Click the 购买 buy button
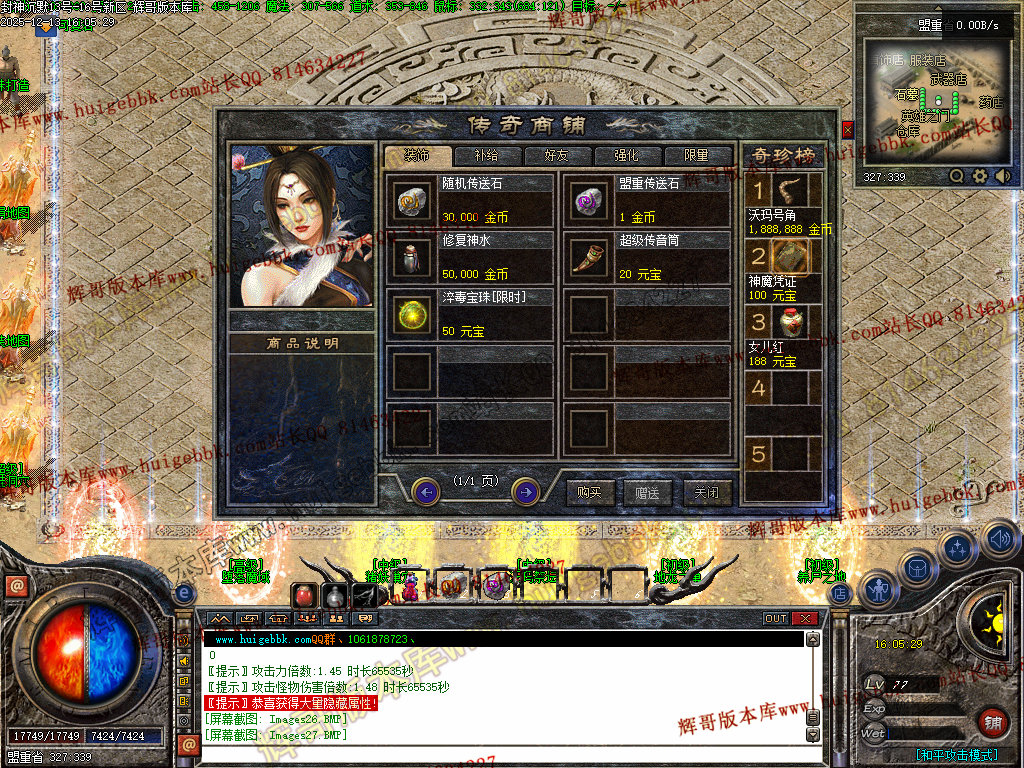 (590, 492)
